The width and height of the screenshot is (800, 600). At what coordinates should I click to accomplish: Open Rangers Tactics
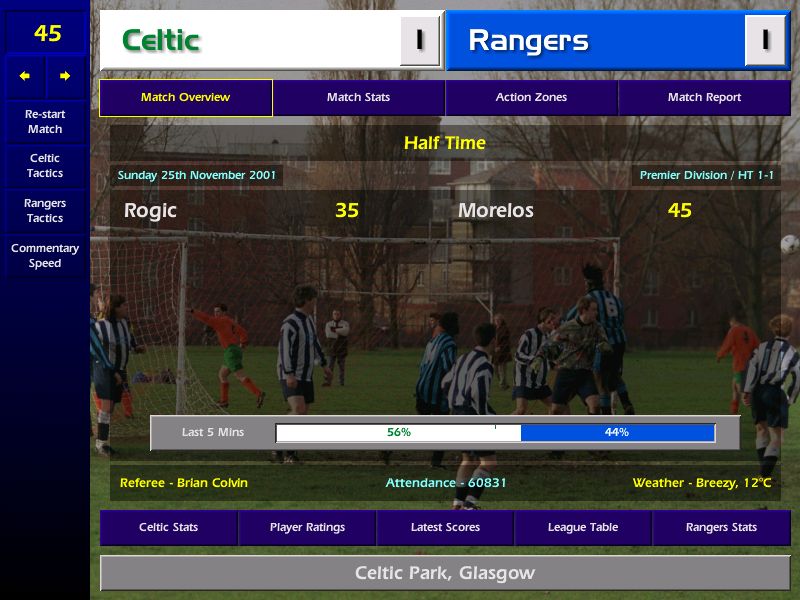click(x=45, y=210)
